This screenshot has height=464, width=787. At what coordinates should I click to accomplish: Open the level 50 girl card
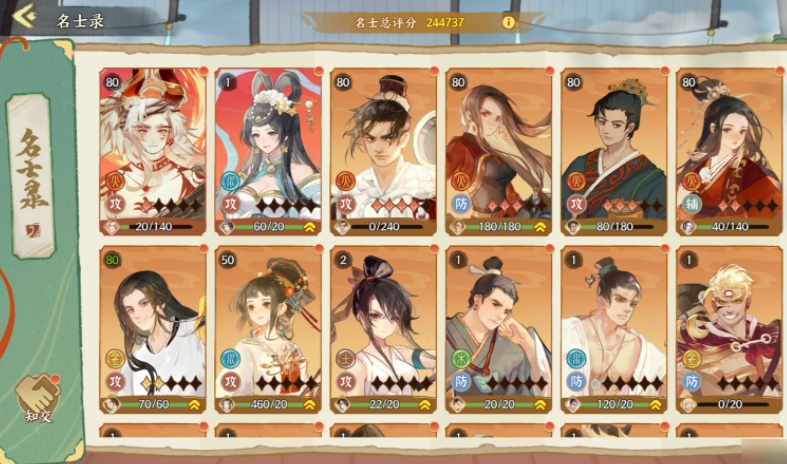click(x=267, y=328)
